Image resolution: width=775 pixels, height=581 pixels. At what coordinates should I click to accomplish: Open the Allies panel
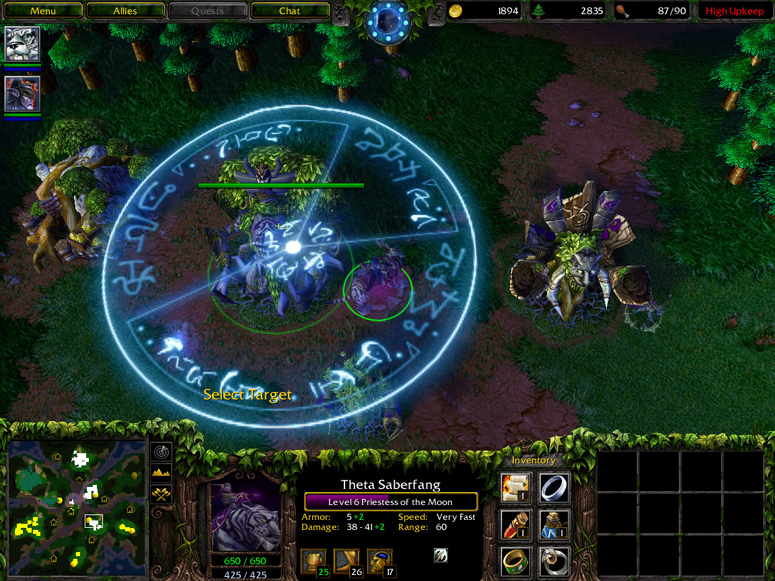coord(124,11)
